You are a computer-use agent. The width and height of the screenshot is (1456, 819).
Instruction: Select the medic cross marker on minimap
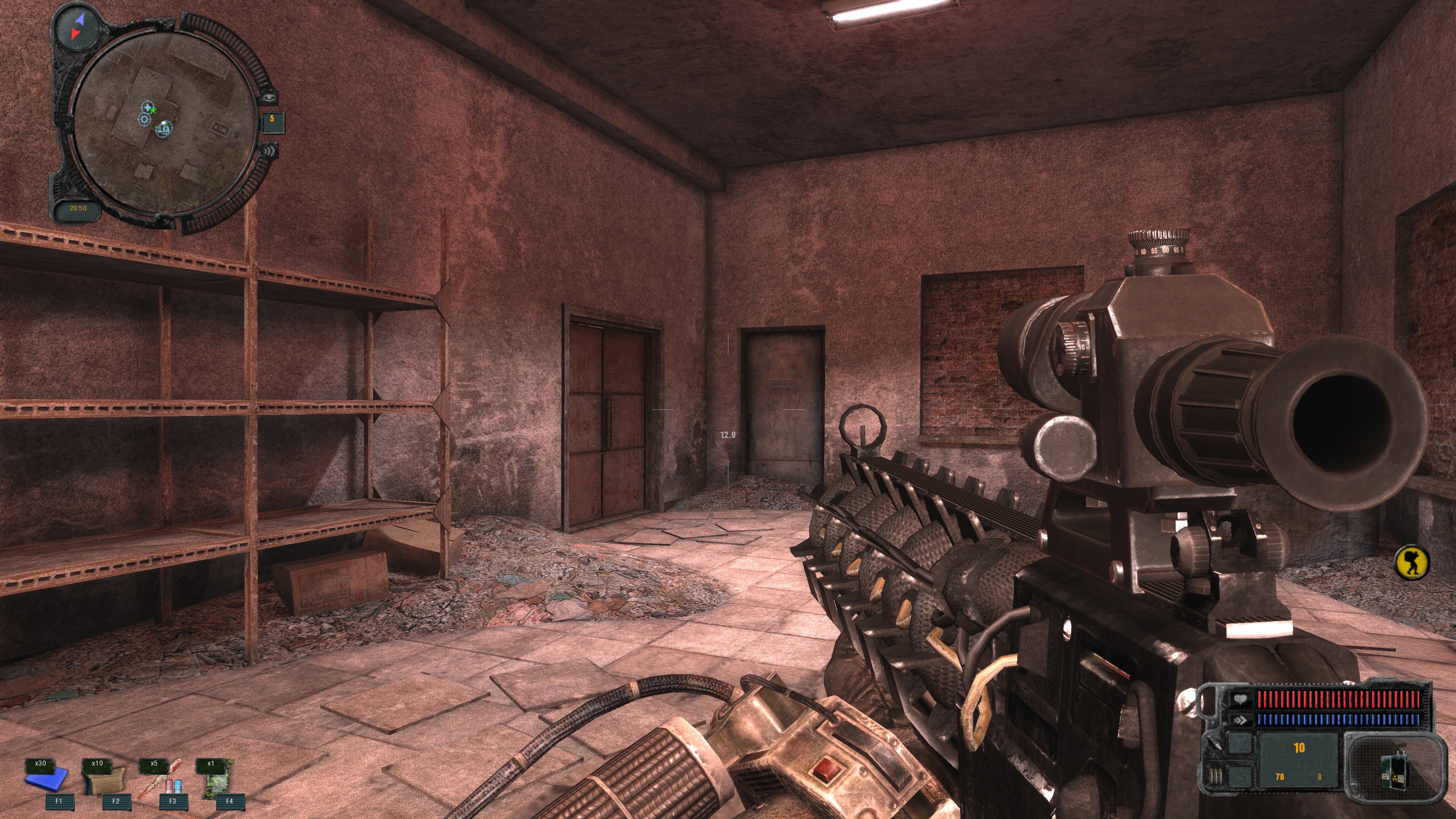click(147, 107)
